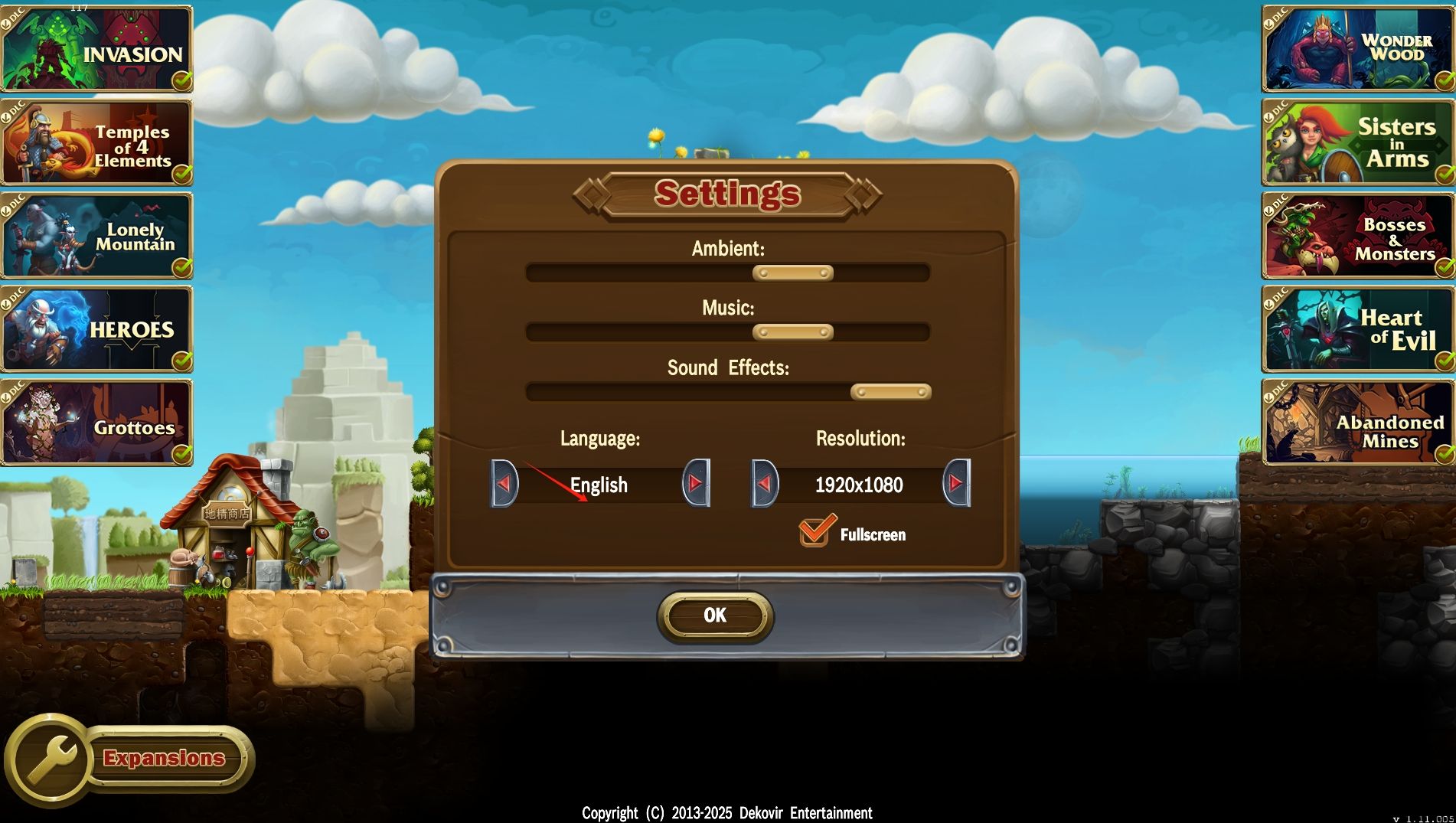This screenshot has width=1456, height=823.
Task: Choose the Temples of 4 Elements DLC
Action: pyautogui.click(x=96, y=143)
